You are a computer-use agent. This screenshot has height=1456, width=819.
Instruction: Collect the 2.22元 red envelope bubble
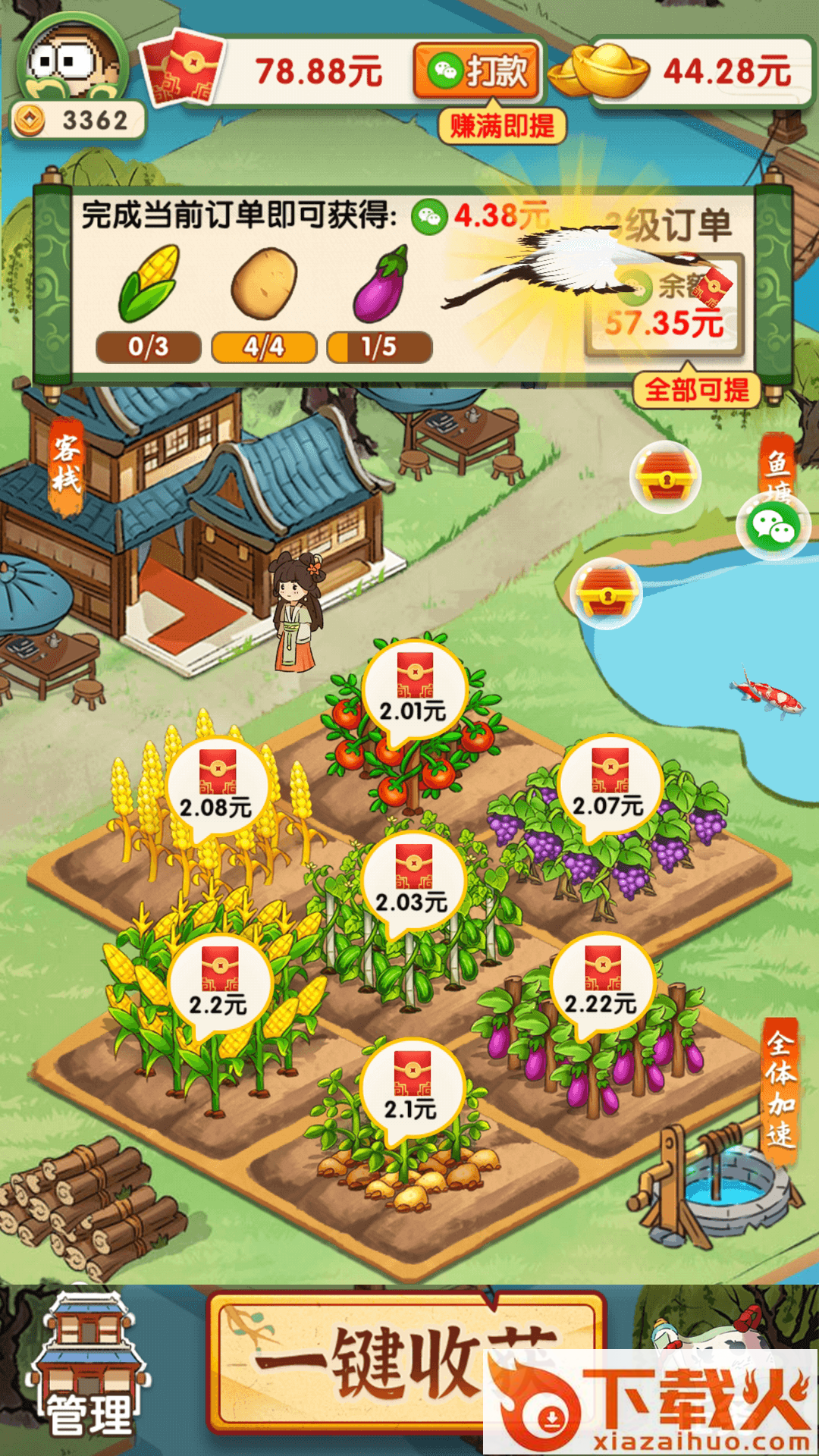pyautogui.click(x=602, y=983)
